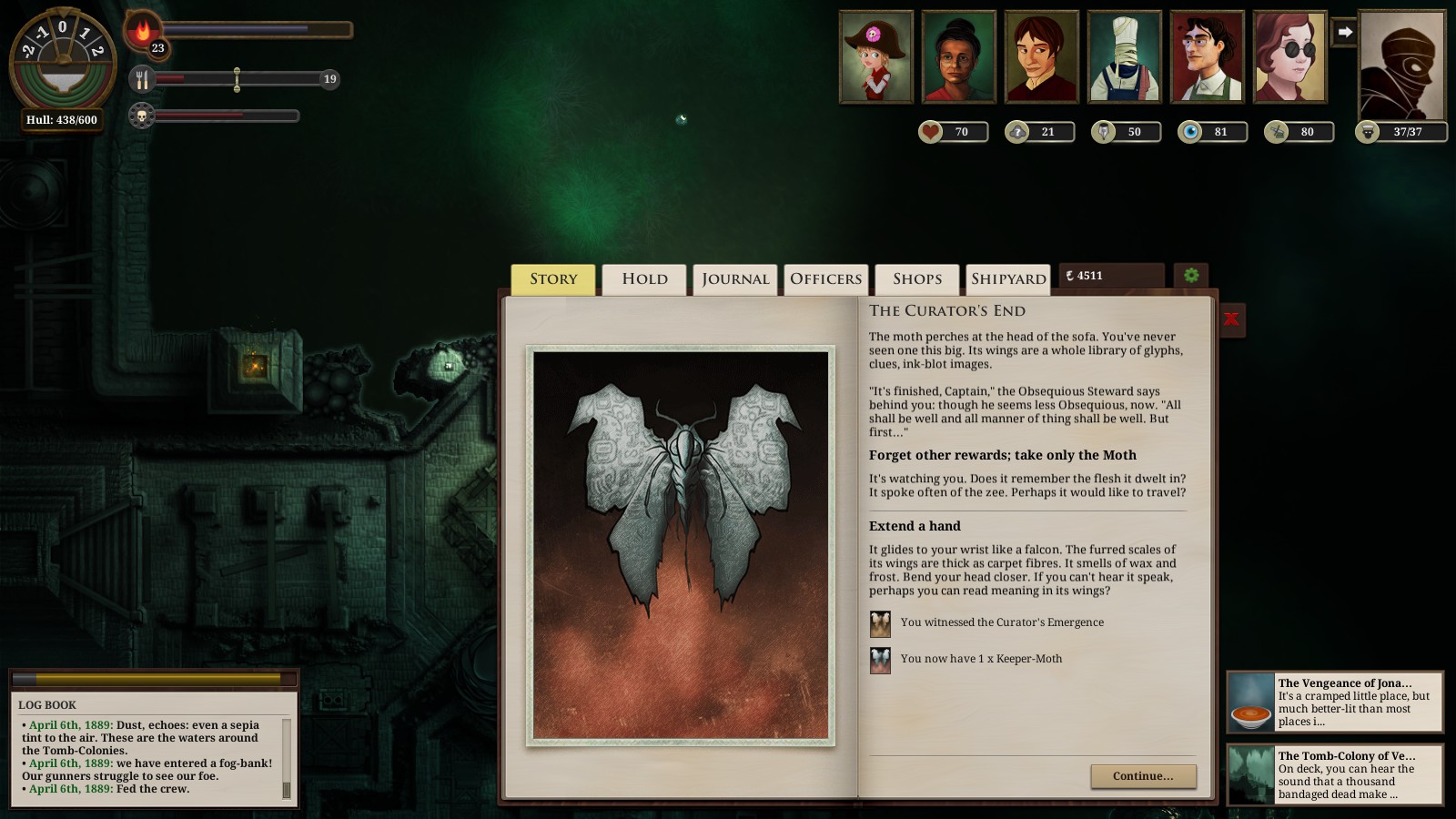
Task: Open The Vengeance of Jonah storylet
Action: pos(1335,702)
